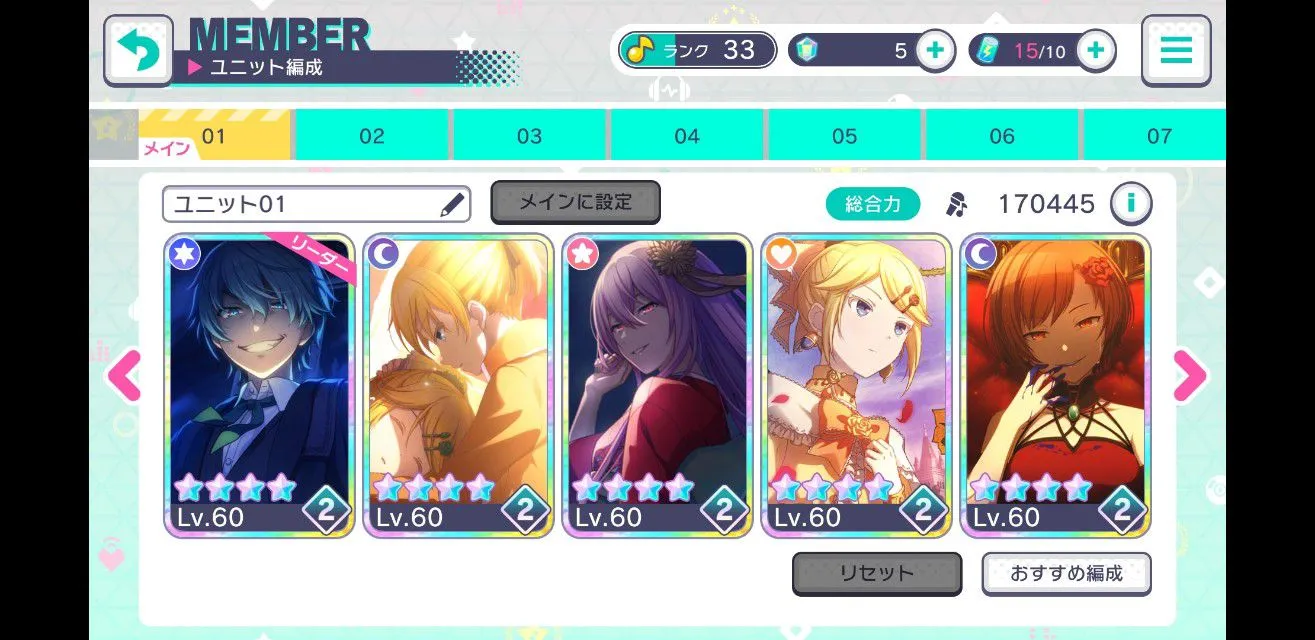This screenshot has height=640, width=1315.
Task: Add crystals with the plus button
Action: pyautogui.click(x=934, y=50)
